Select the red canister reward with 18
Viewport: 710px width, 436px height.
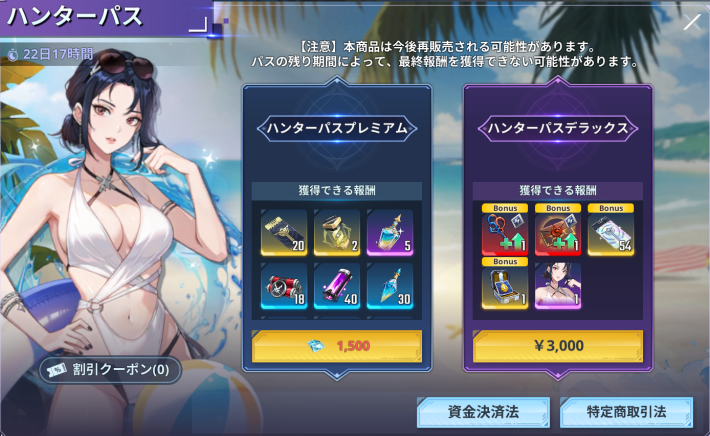[x=283, y=287]
